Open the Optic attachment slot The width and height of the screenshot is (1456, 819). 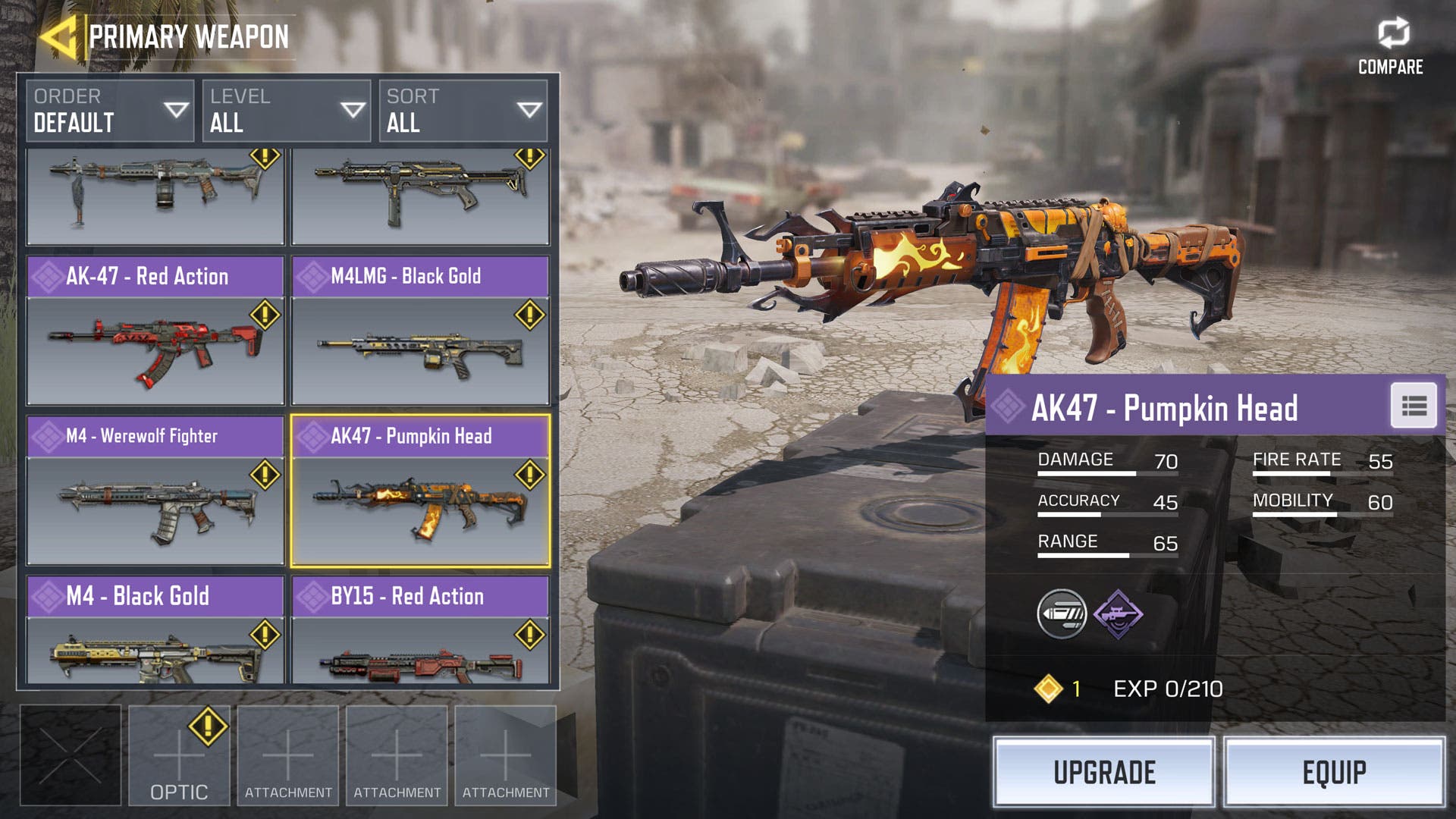click(179, 755)
